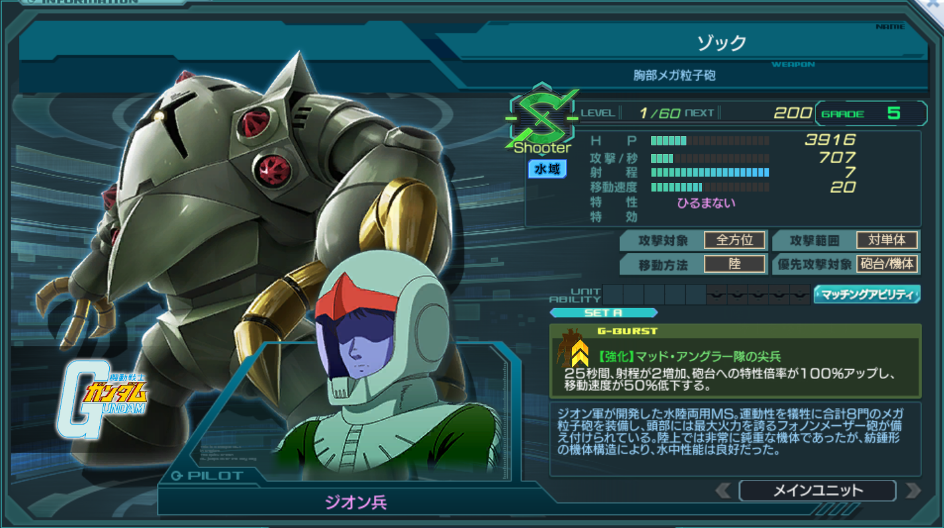Go to previous unit with left arrow
This screenshot has width=944, height=528.
pos(723,490)
